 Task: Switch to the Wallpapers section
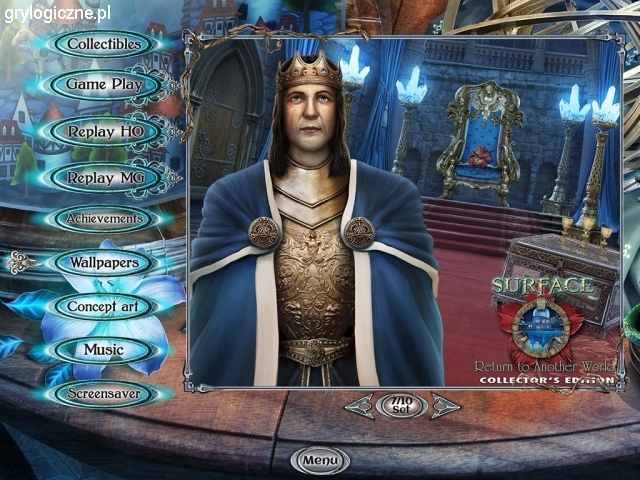(x=104, y=263)
